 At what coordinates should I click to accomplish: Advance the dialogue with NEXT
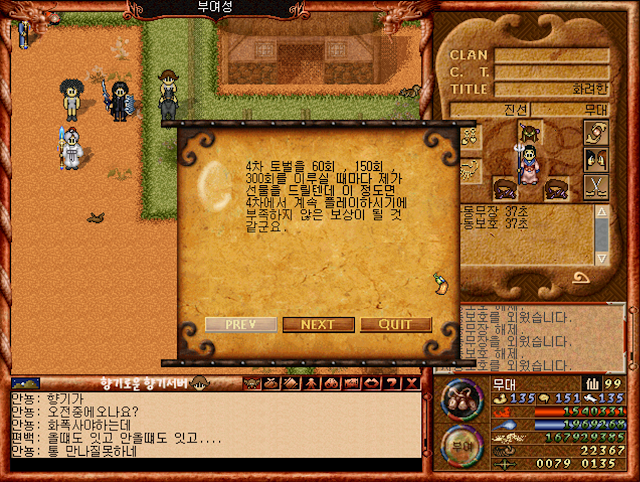(318, 325)
